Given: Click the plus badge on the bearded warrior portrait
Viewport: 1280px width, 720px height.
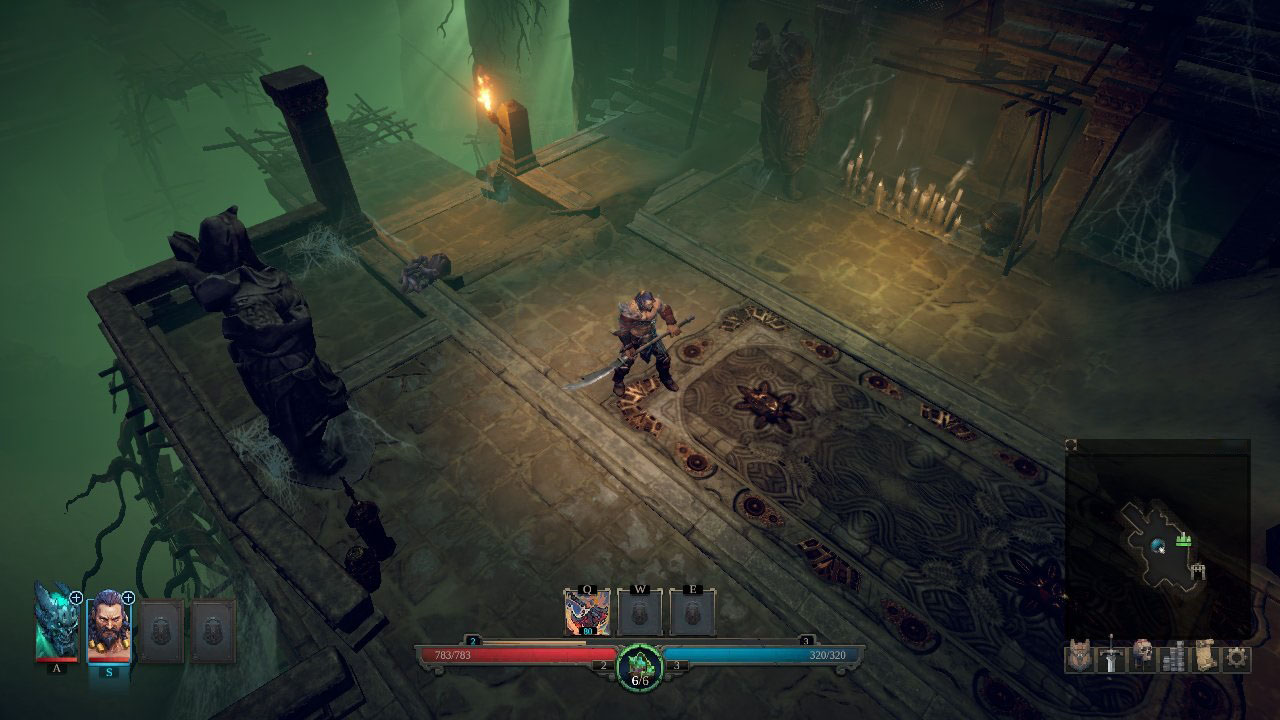Looking at the screenshot, I should (128, 598).
